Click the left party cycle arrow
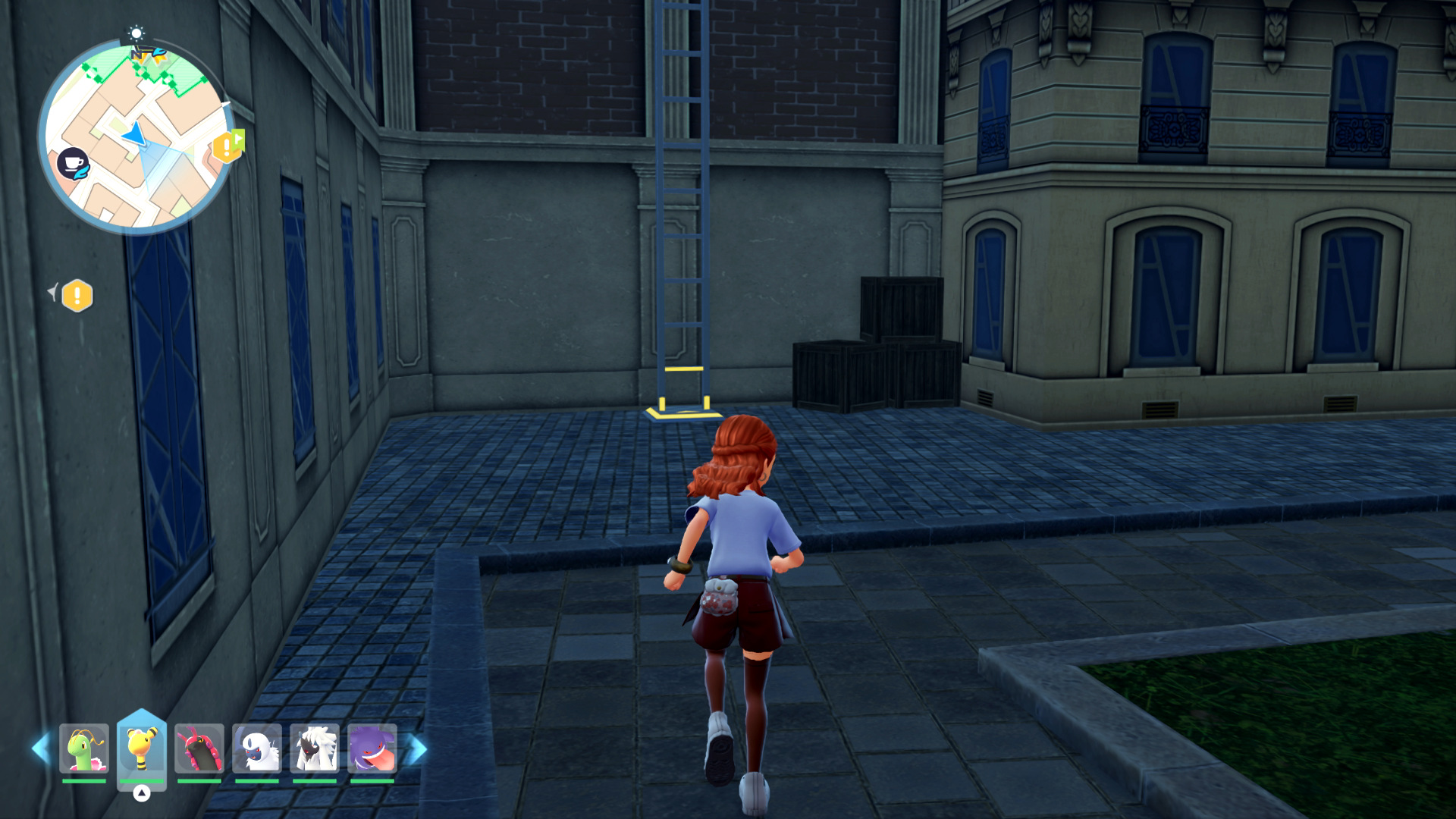Screen dimensions: 1456x819 [x=40, y=748]
